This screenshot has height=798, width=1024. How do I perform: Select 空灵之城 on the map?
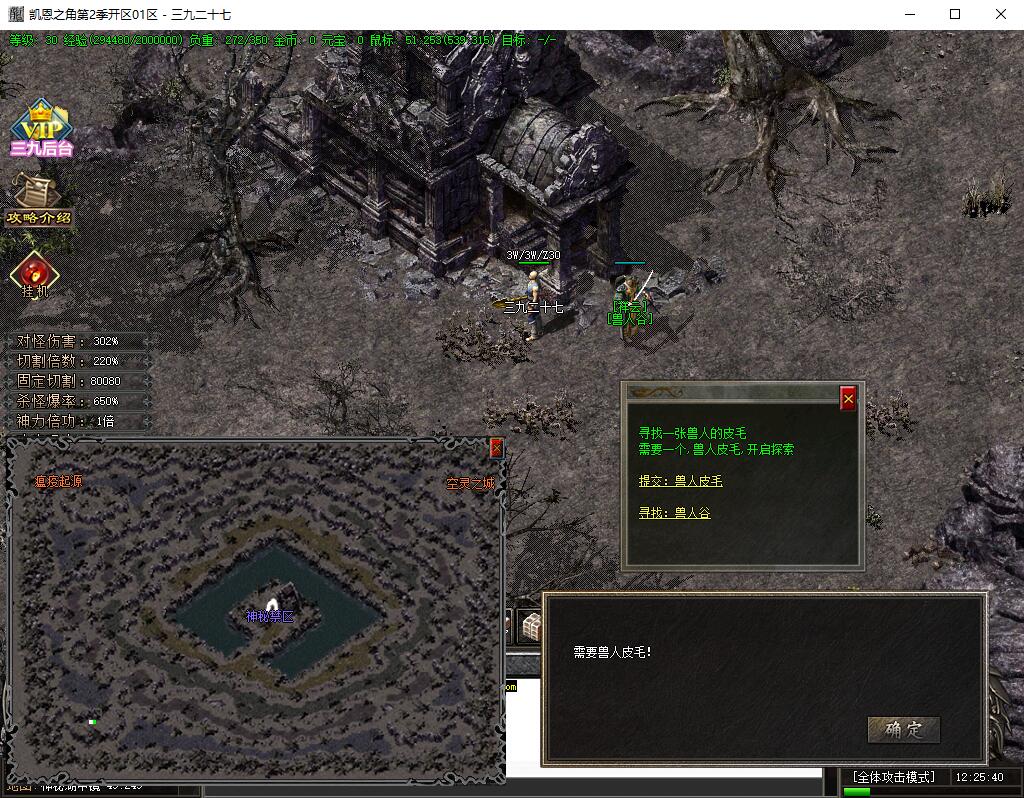(469, 484)
